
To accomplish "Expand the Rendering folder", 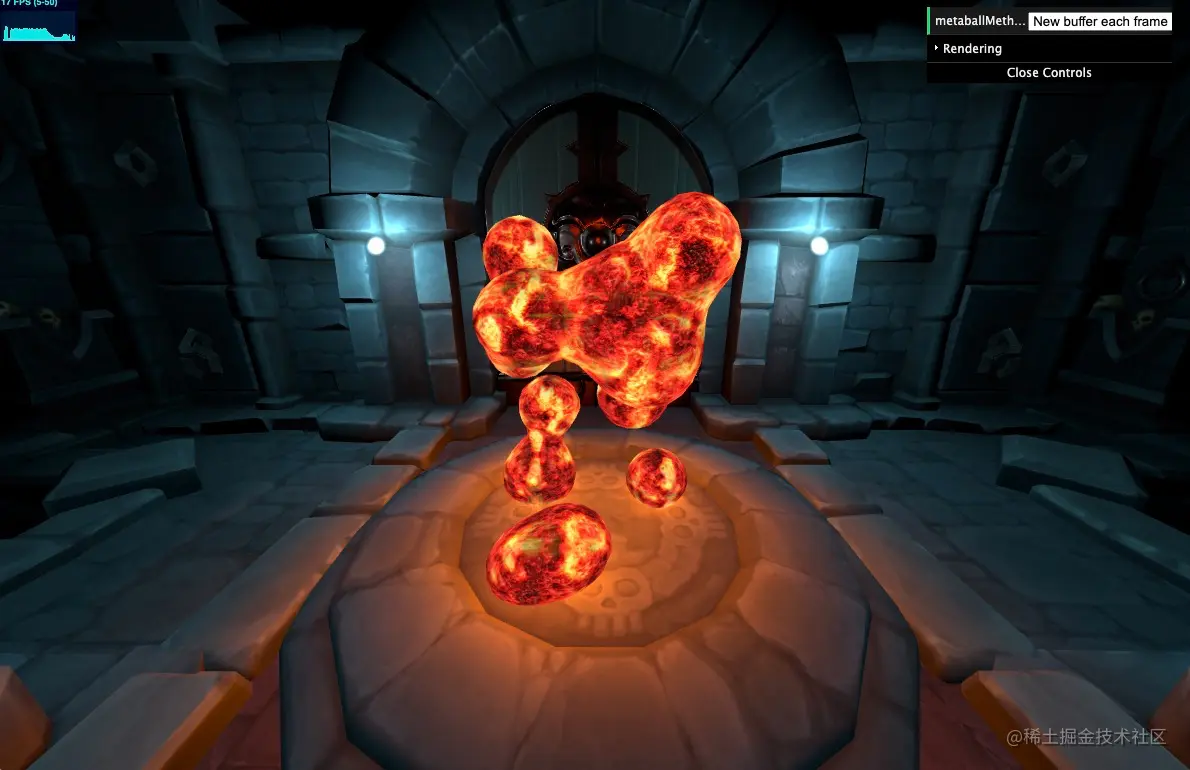I will point(971,48).
